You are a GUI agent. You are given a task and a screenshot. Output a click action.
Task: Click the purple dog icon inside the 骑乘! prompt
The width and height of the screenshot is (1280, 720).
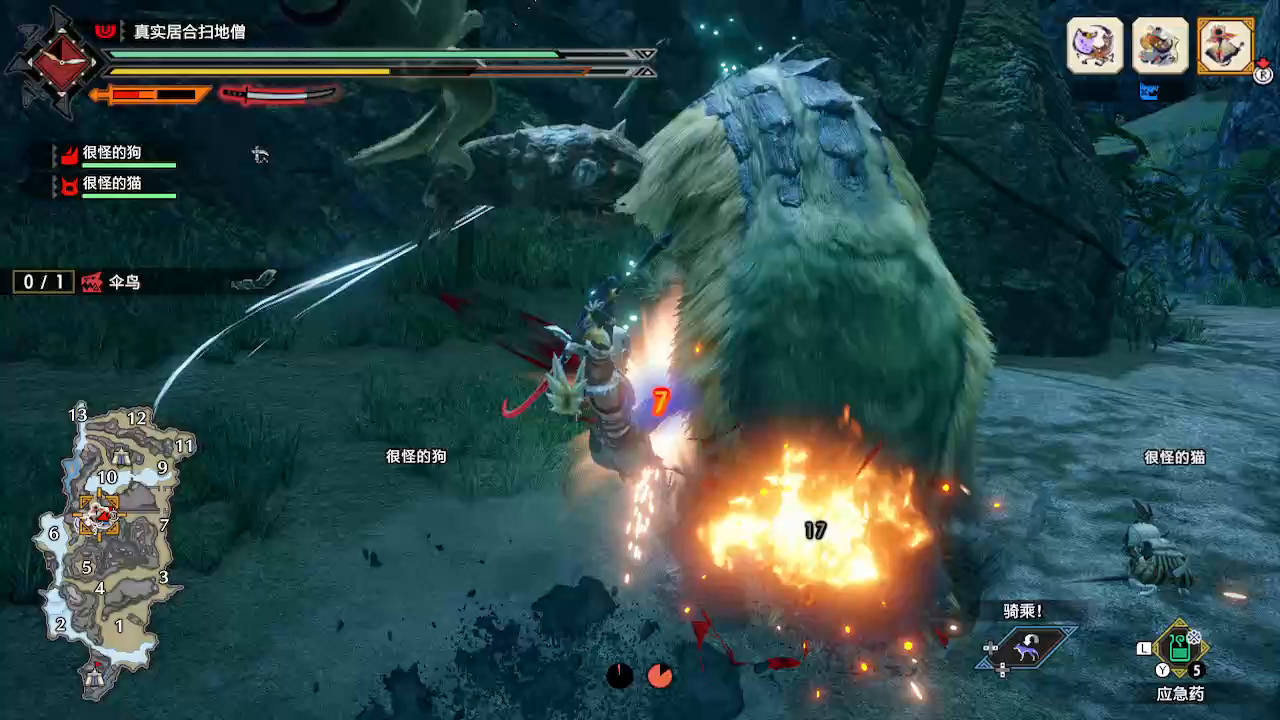[1027, 649]
